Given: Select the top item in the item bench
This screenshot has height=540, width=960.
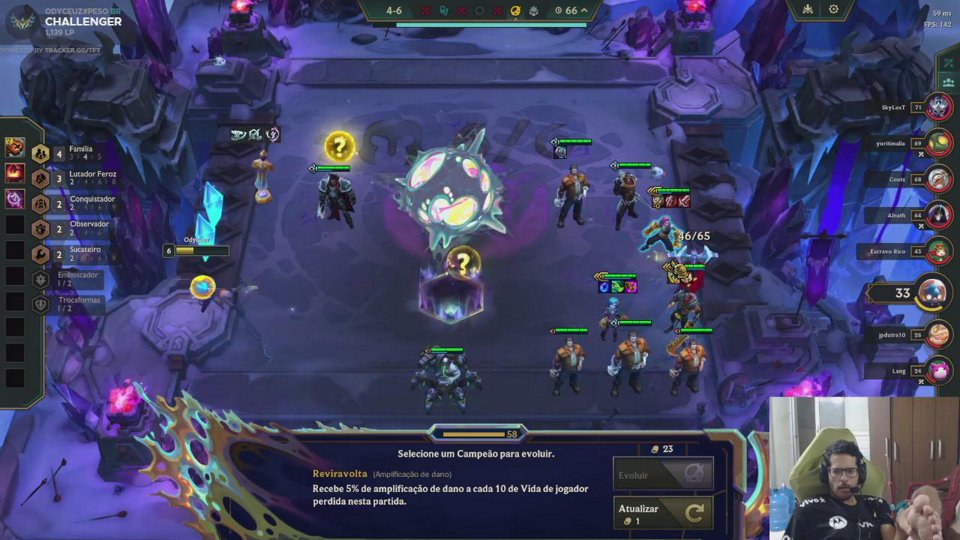Looking at the screenshot, I should [x=15, y=148].
